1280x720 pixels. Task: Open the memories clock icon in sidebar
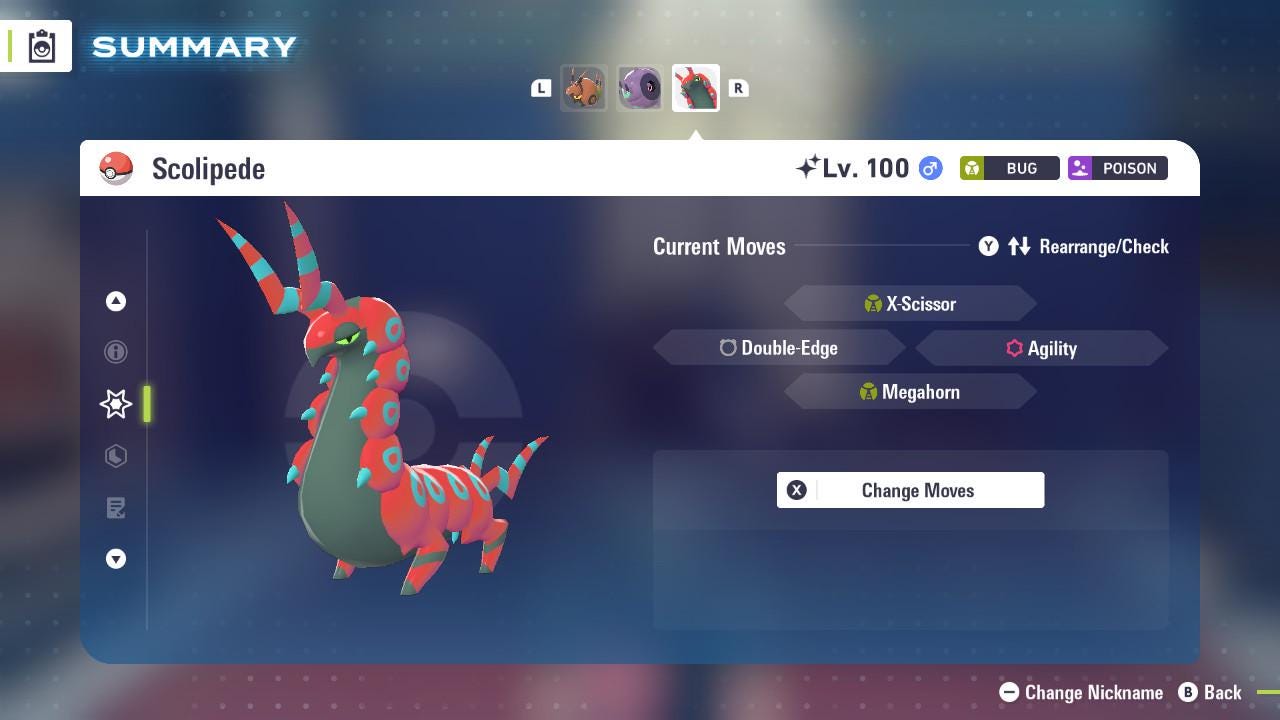(115, 456)
